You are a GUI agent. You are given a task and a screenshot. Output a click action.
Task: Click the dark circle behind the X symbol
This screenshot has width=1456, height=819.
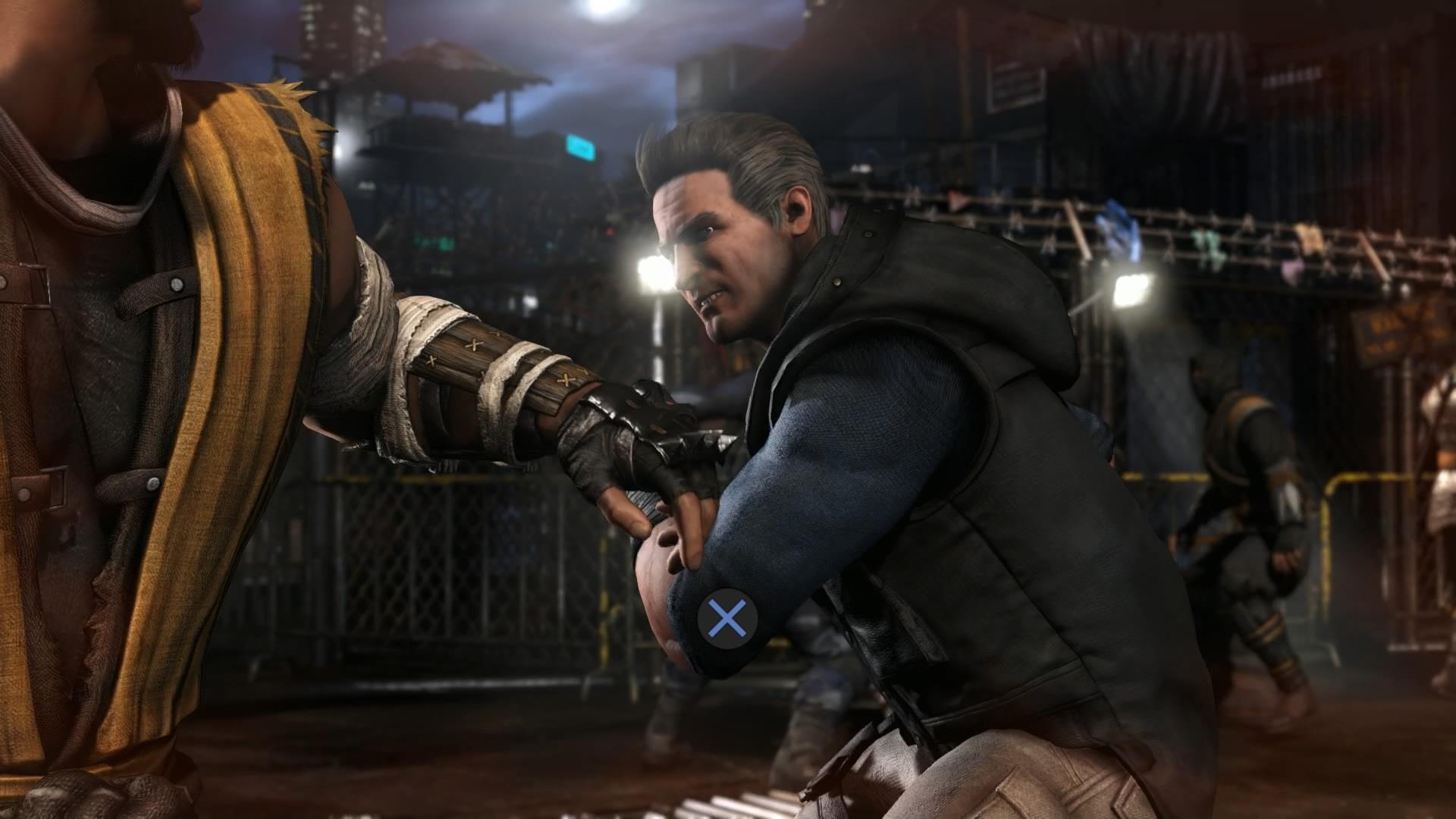[728, 618]
